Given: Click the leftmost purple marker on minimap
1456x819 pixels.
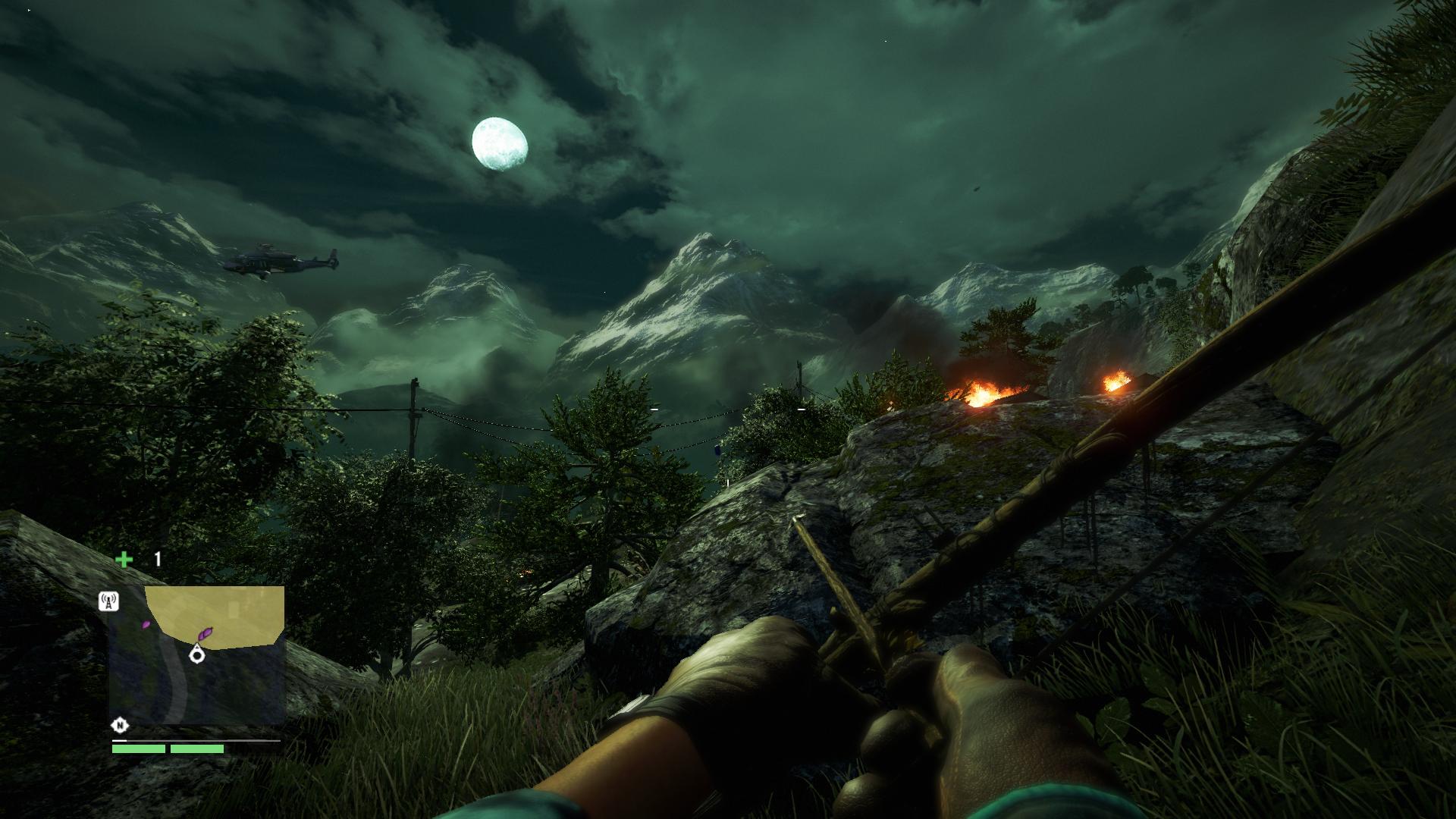Looking at the screenshot, I should click(x=145, y=624).
